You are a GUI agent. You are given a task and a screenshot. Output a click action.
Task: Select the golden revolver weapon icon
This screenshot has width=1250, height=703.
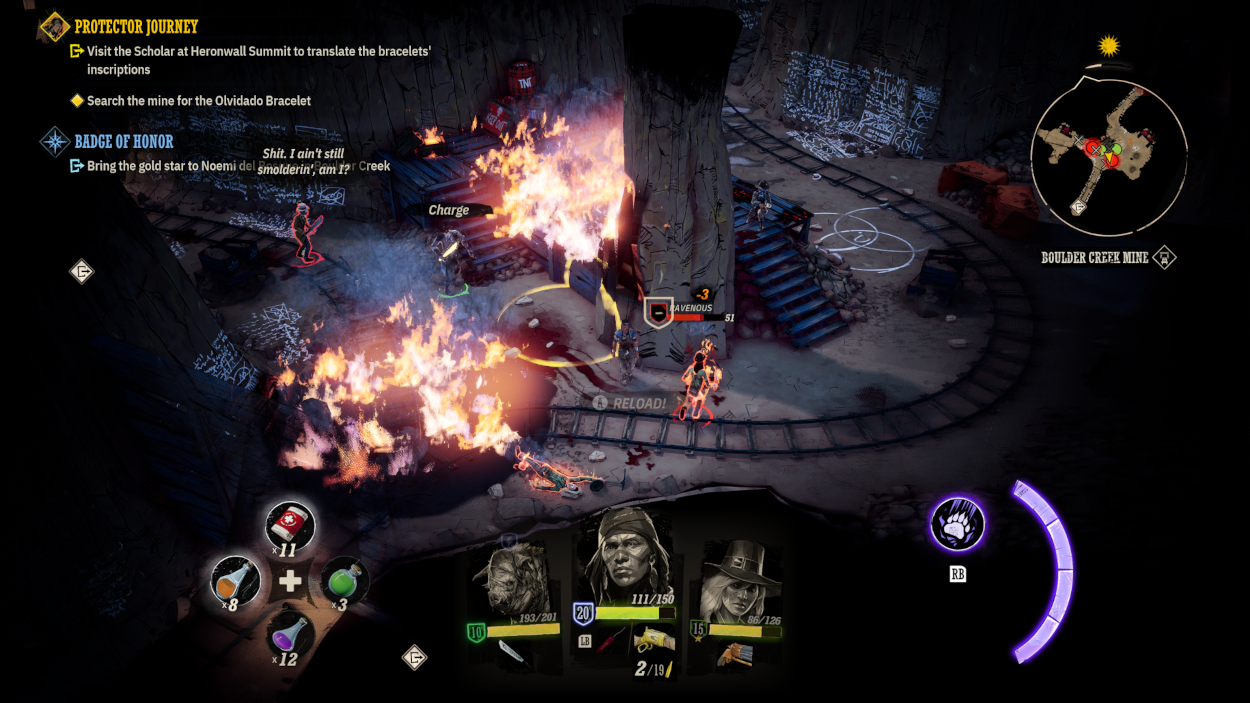point(655,639)
